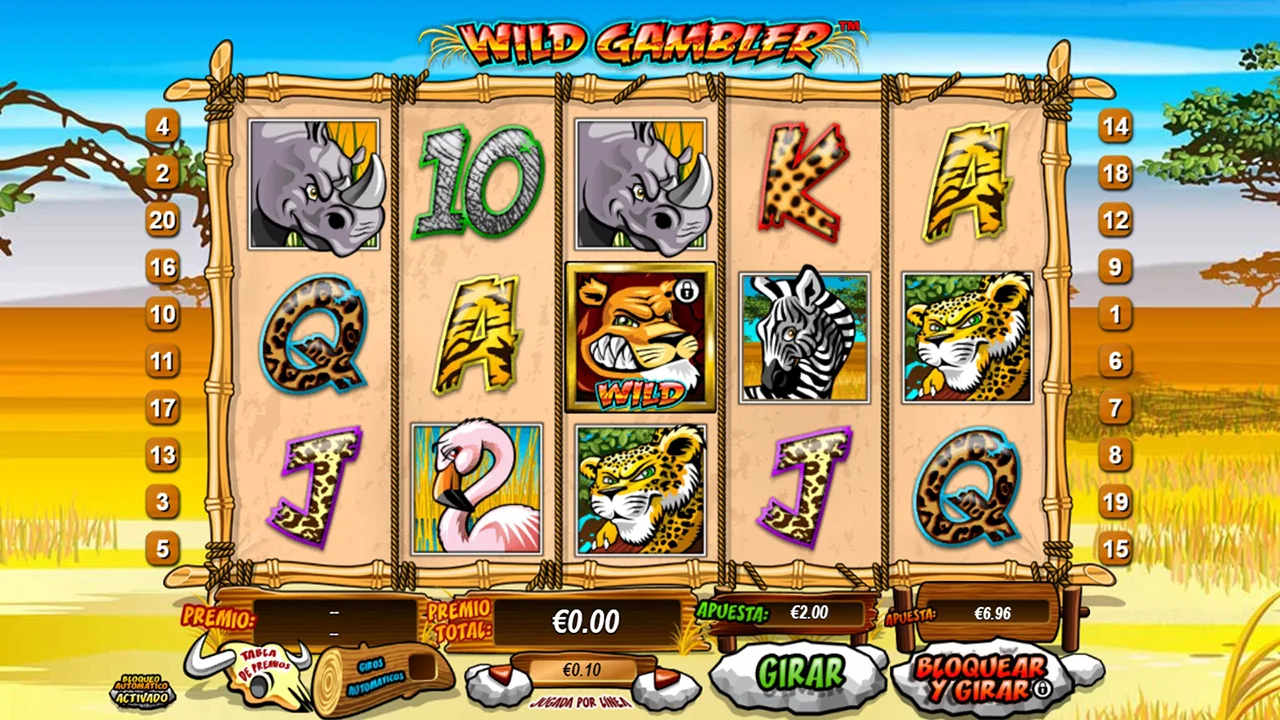Highlight payline number 14

[1115, 127]
